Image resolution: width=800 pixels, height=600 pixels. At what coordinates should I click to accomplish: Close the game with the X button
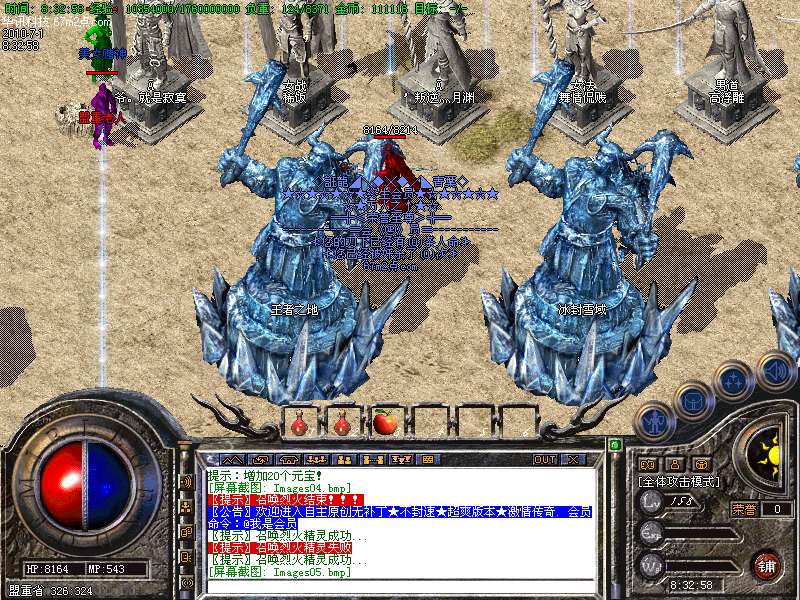[573, 459]
